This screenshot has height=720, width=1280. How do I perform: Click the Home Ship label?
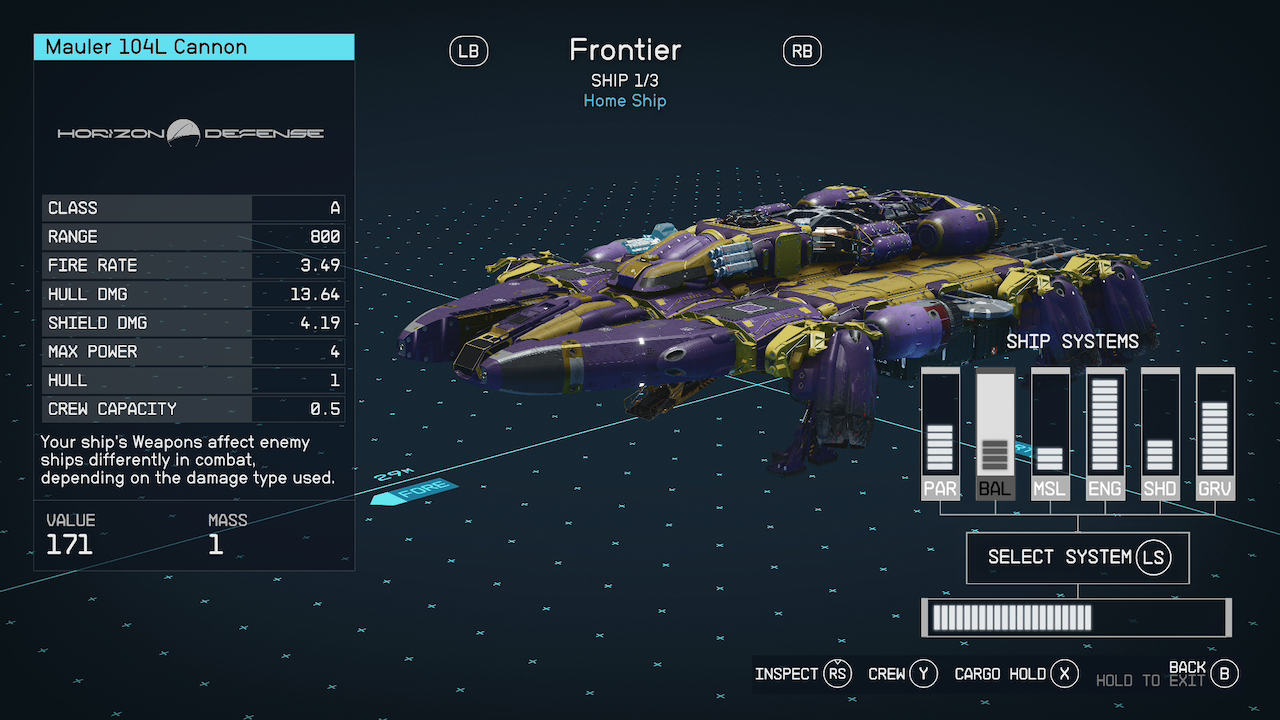(625, 100)
